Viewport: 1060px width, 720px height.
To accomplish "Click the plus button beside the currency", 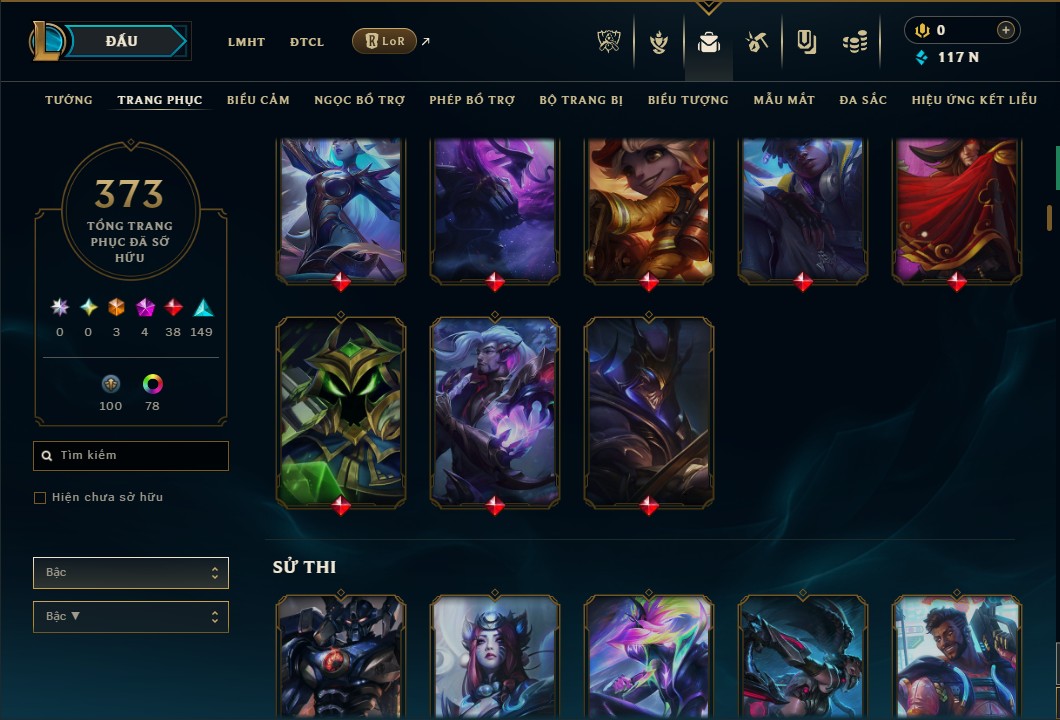I will (1006, 30).
